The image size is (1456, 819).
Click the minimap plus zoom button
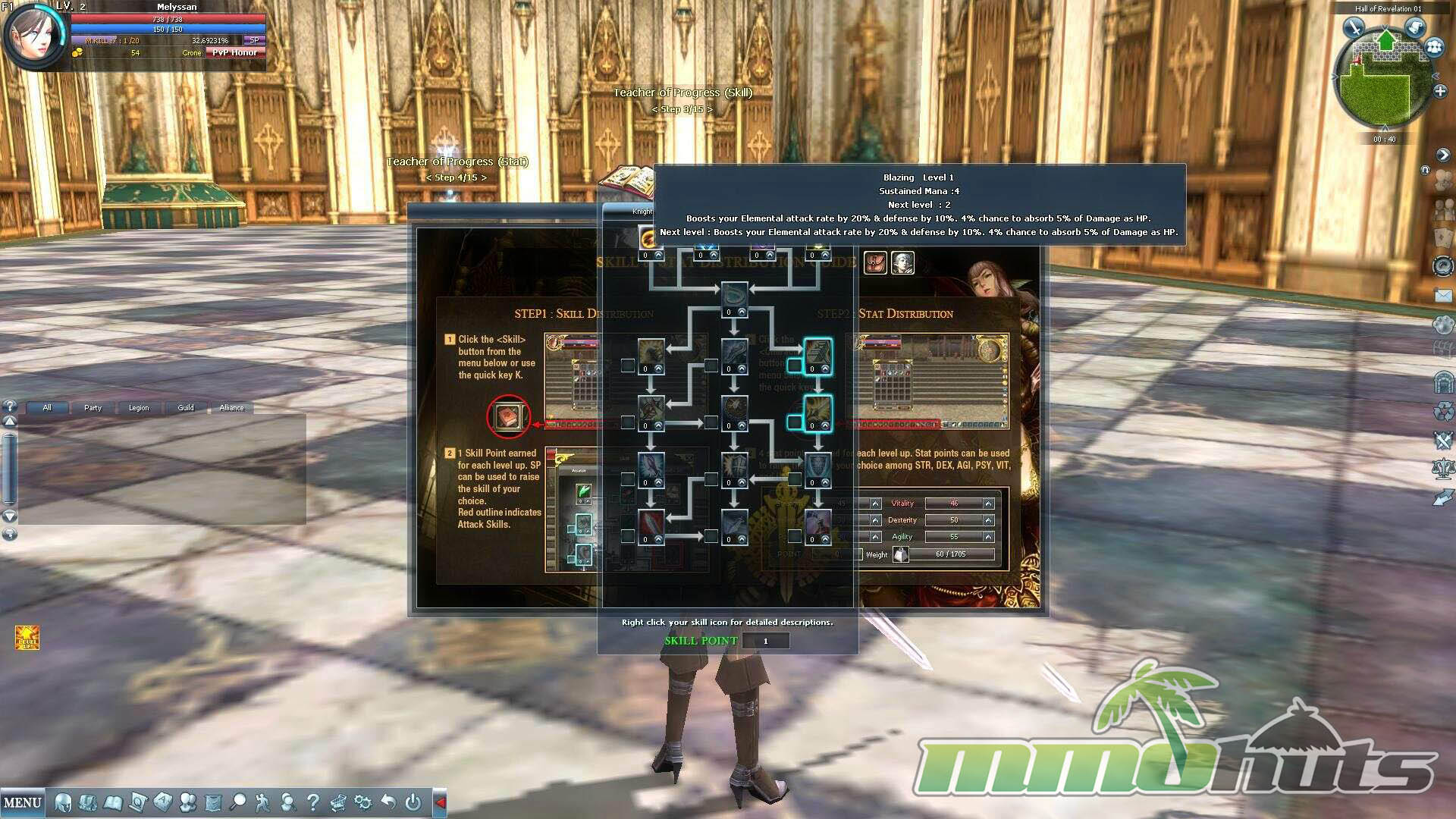(1440, 91)
